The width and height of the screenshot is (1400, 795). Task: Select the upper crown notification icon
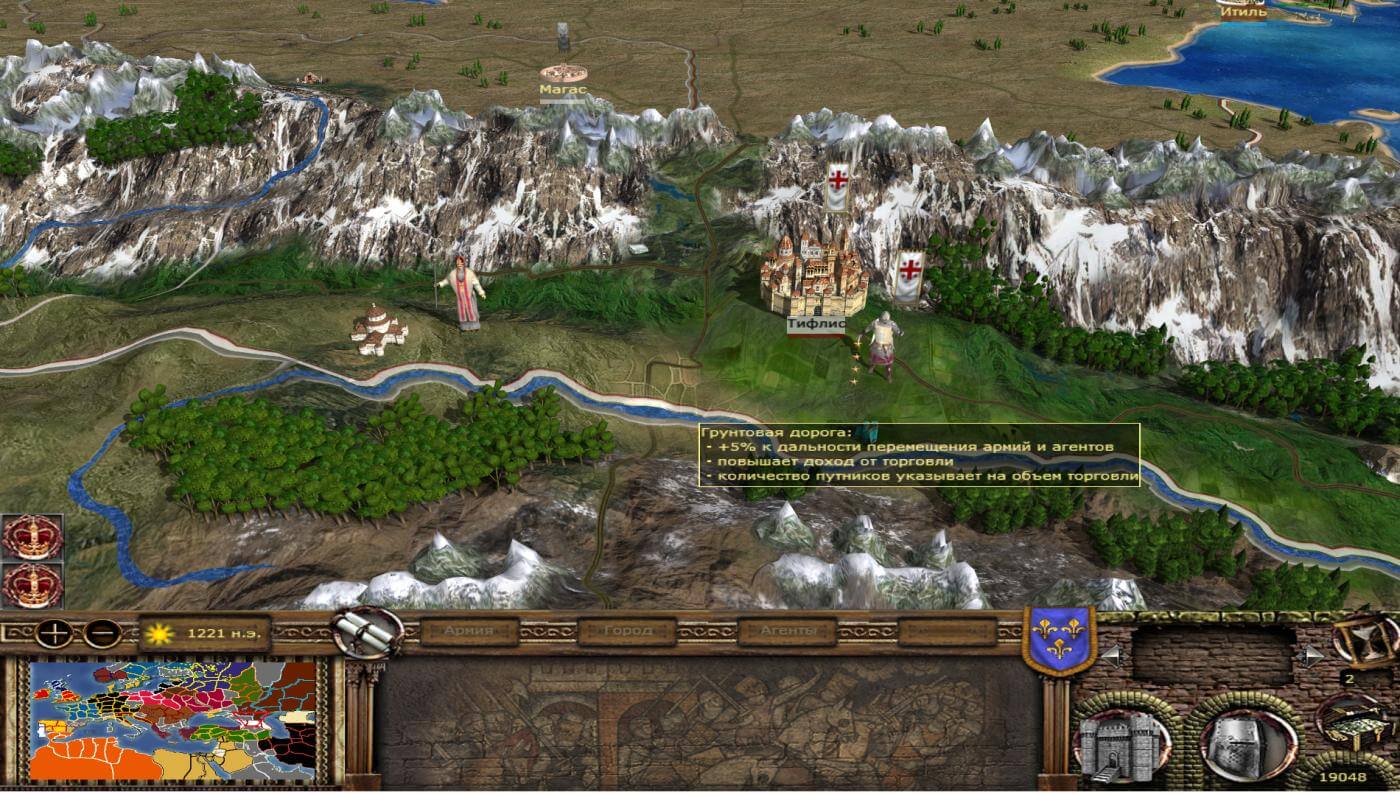tap(32, 537)
